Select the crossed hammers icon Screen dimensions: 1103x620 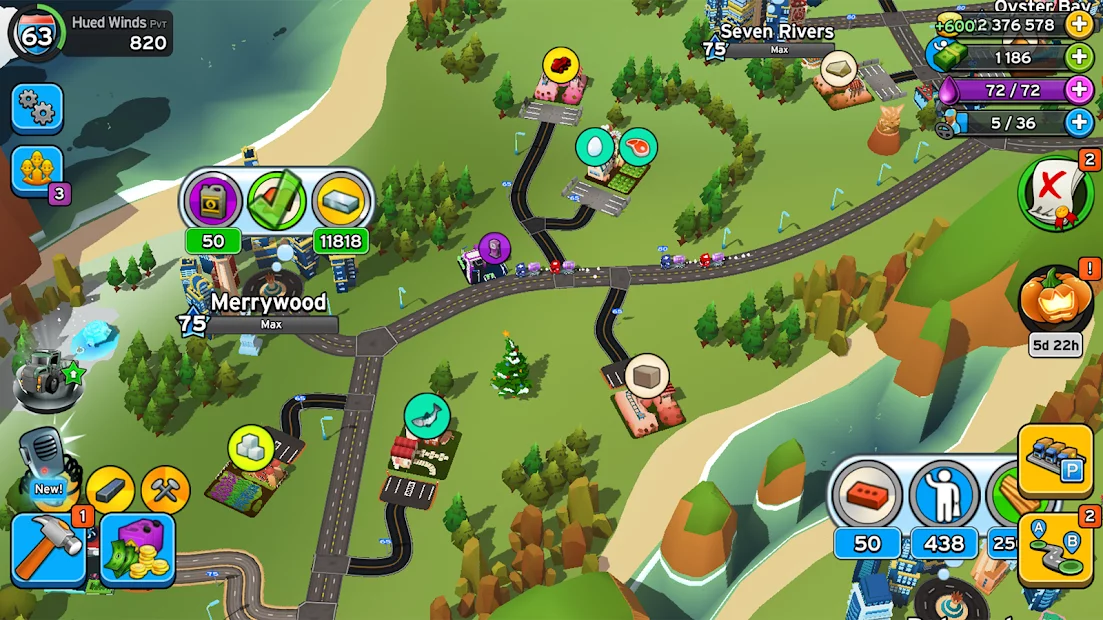click(165, 490)
